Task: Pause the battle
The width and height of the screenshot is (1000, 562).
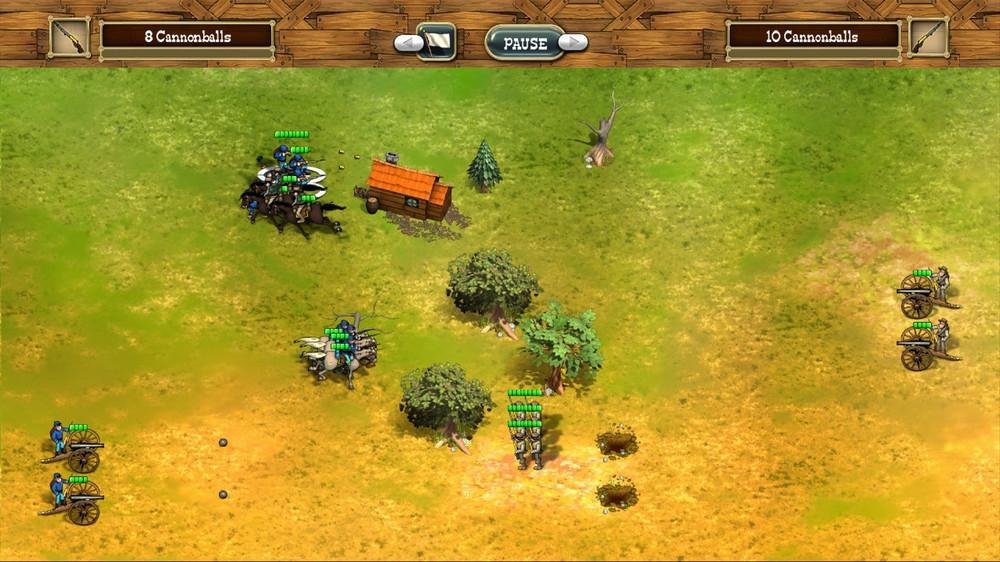Action: 525,43
